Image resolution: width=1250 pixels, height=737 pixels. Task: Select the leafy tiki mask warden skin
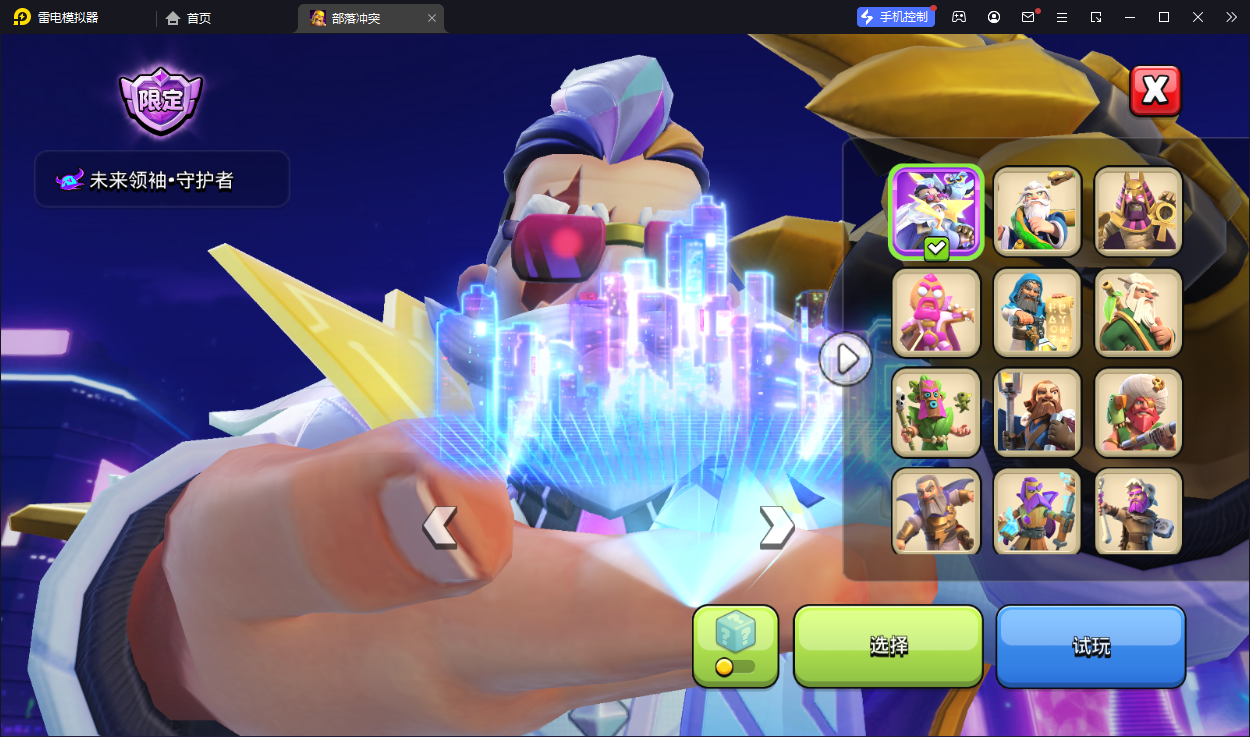click(937, 412)
